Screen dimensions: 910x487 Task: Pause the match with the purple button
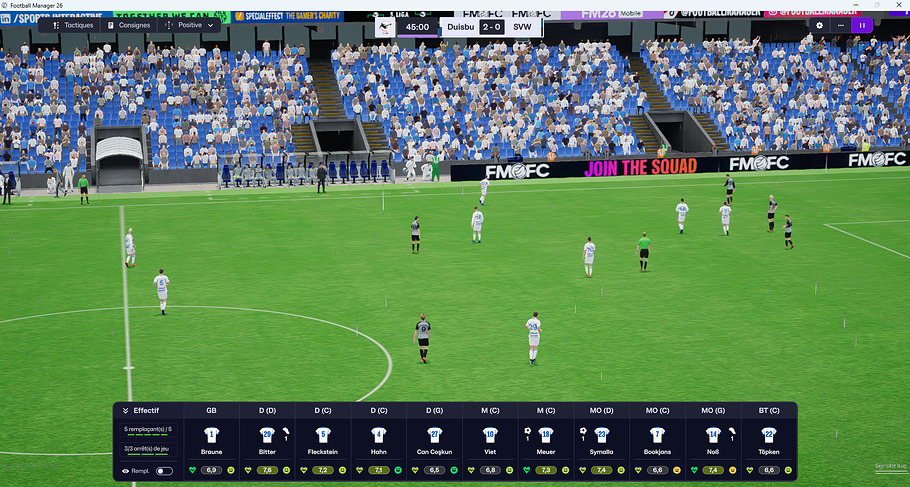862,25
